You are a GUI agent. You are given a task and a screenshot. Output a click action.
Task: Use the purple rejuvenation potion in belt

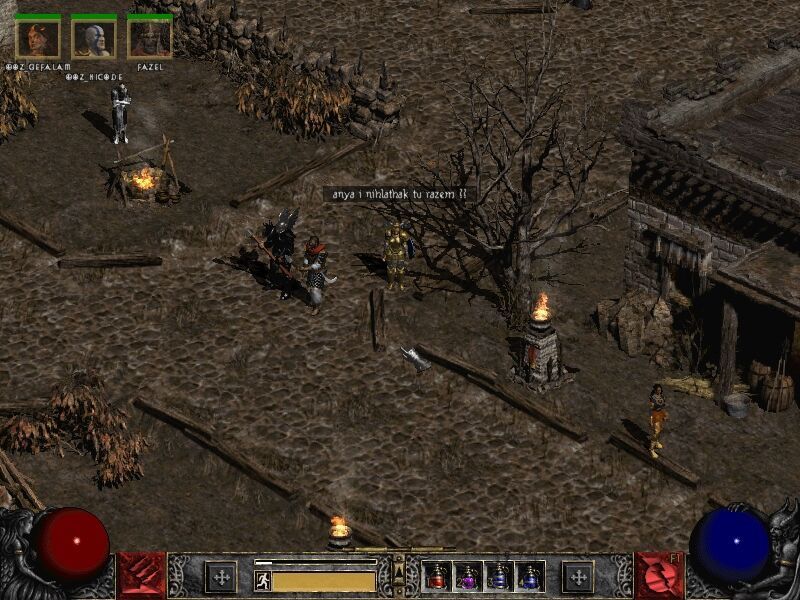(468, 576)
